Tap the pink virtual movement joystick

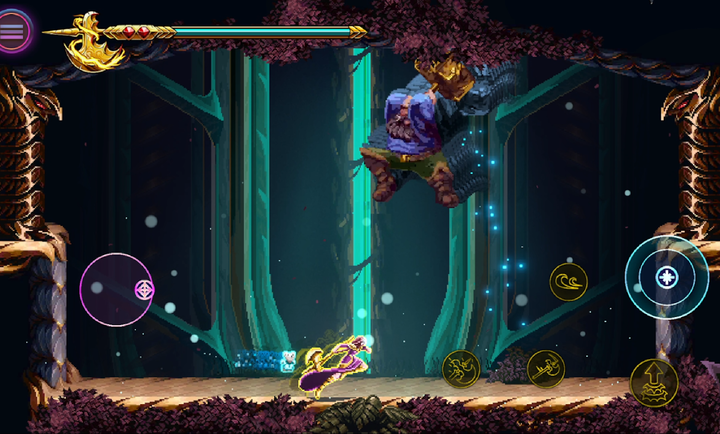click(116, 290)
